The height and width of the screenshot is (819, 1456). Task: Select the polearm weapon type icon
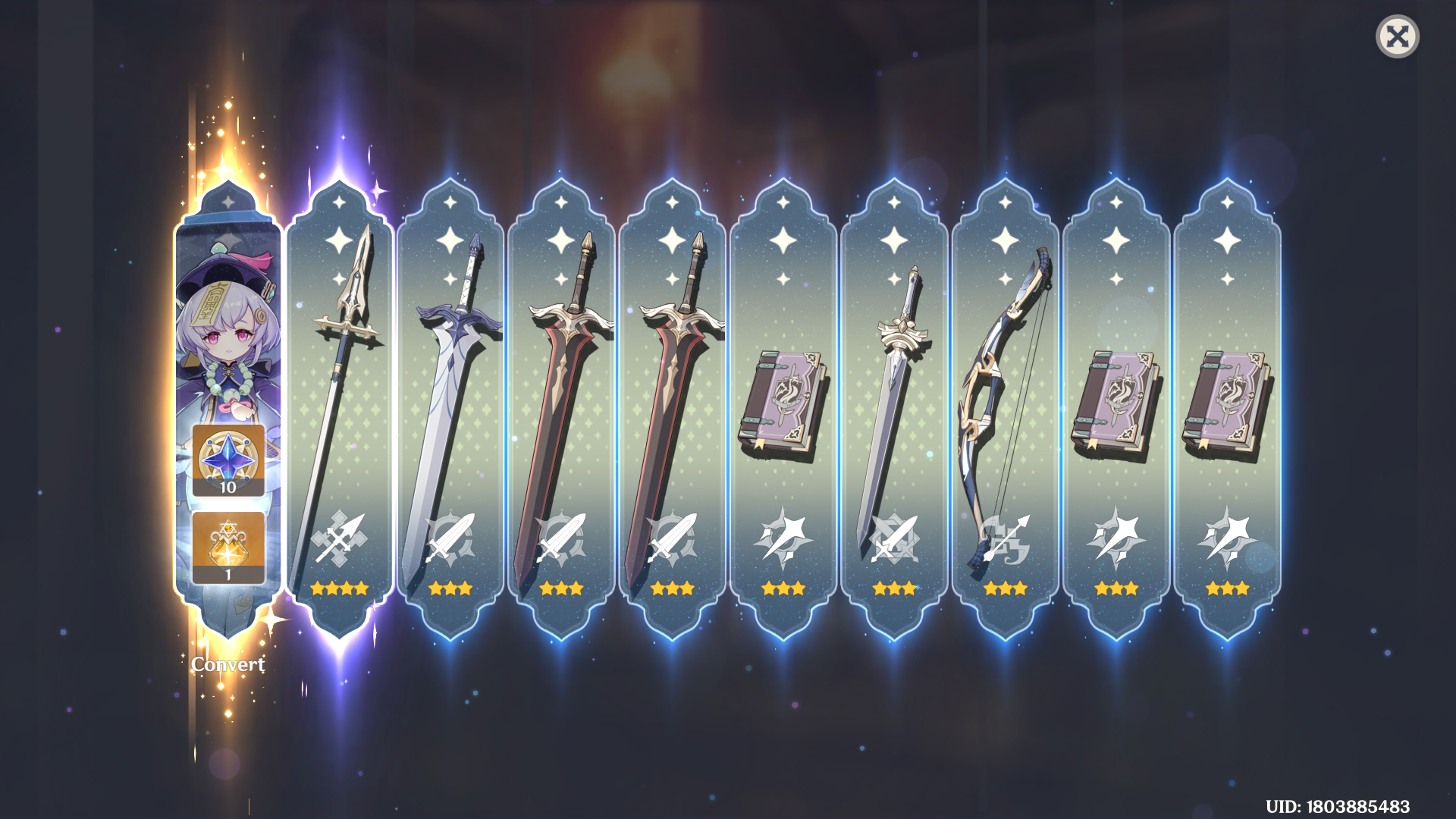(340, 540)
